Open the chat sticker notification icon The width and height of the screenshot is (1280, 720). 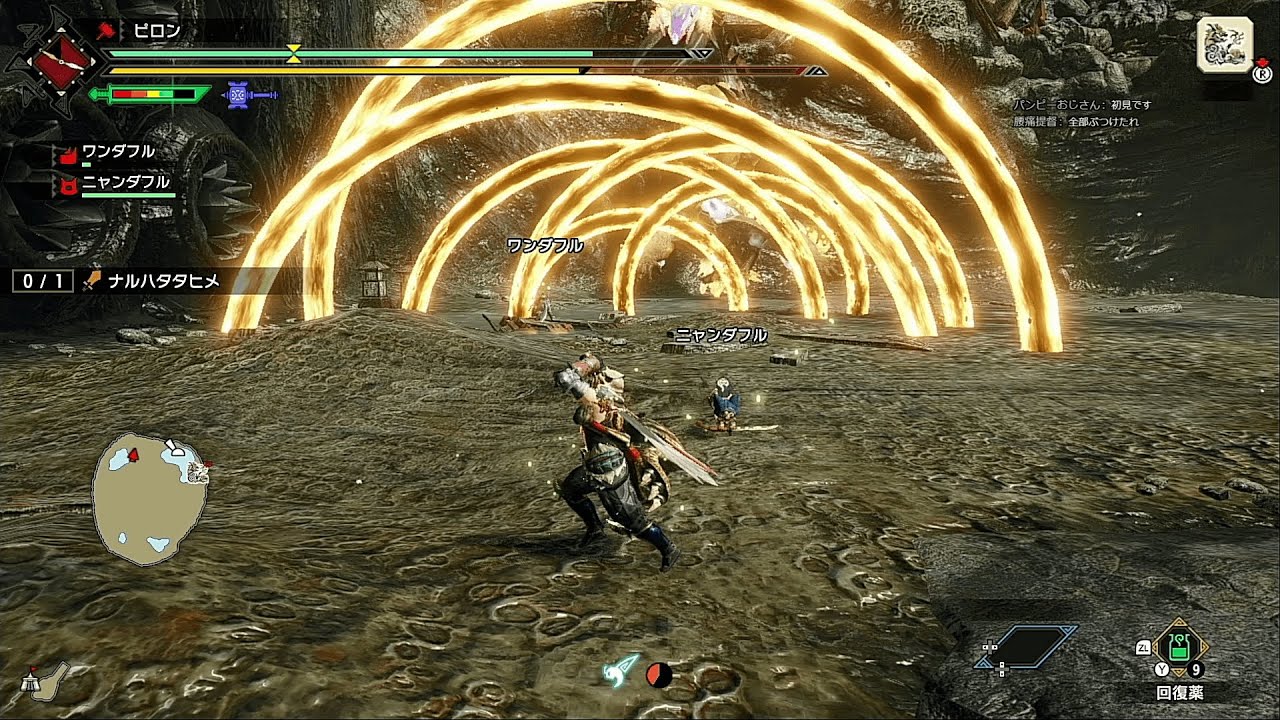[1225, 44]
